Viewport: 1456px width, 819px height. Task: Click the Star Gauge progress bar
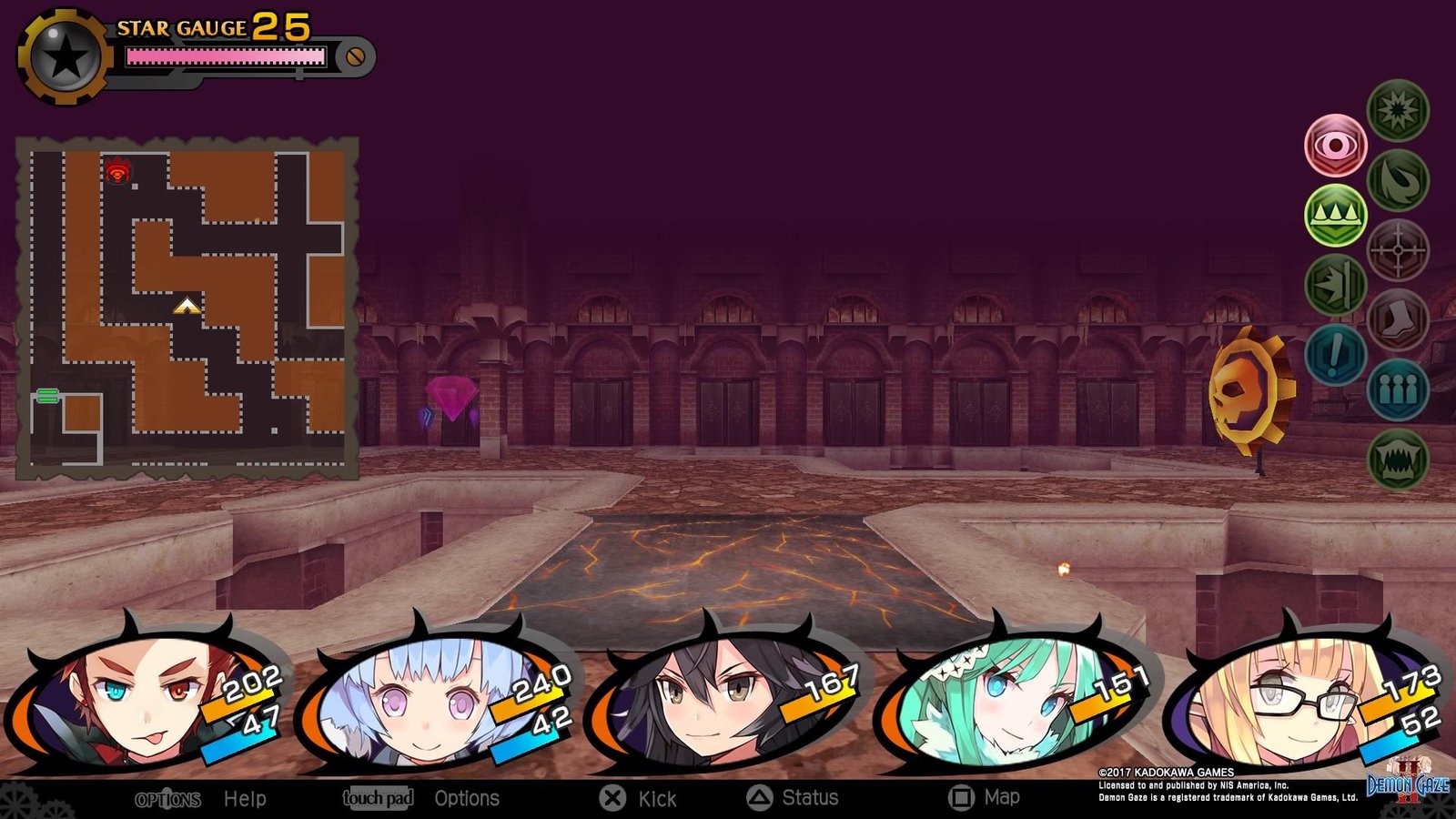pyautogui.click(x=226, y=57)
